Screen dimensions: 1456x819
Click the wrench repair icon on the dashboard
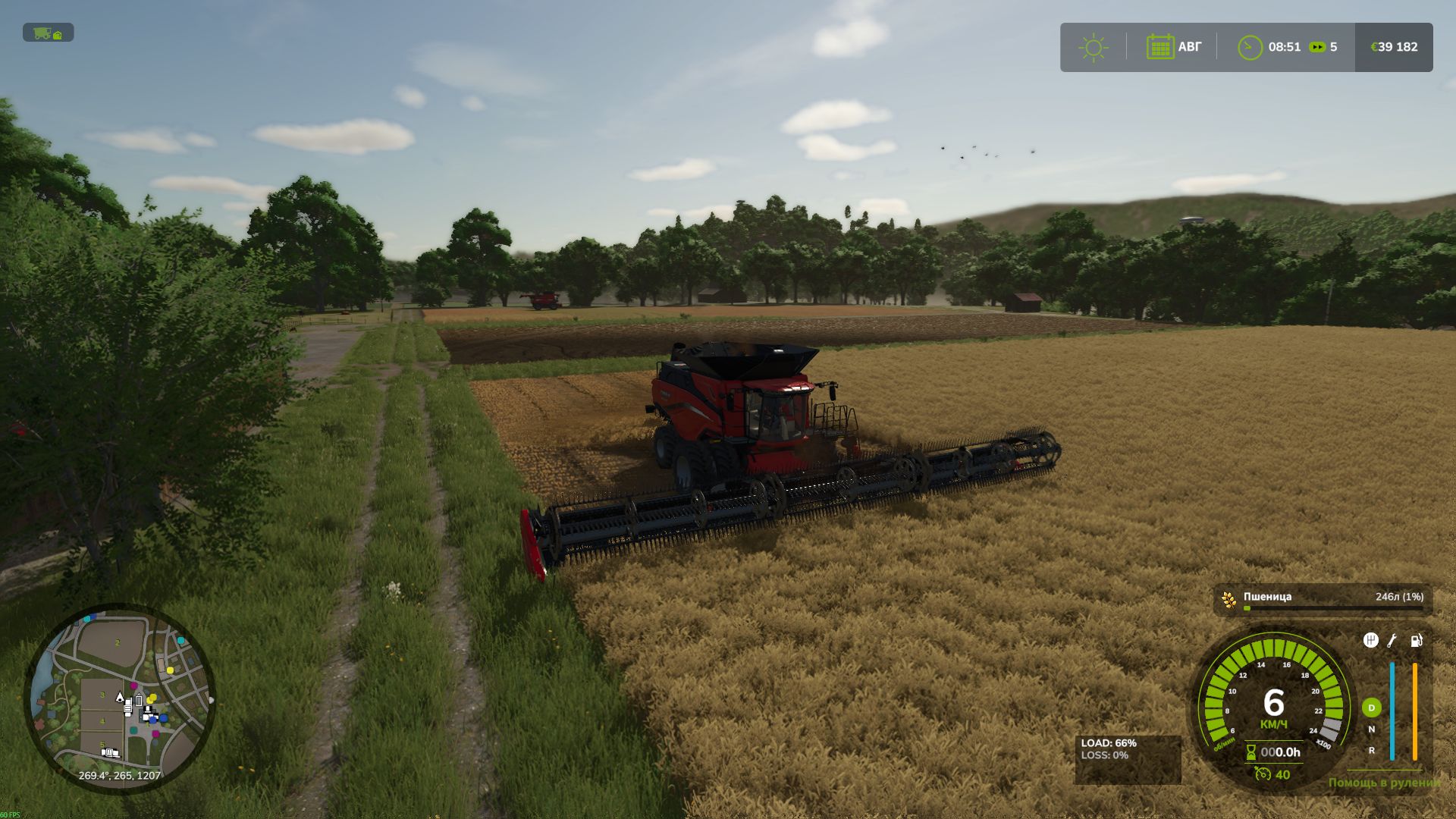tap(1392, 639)
